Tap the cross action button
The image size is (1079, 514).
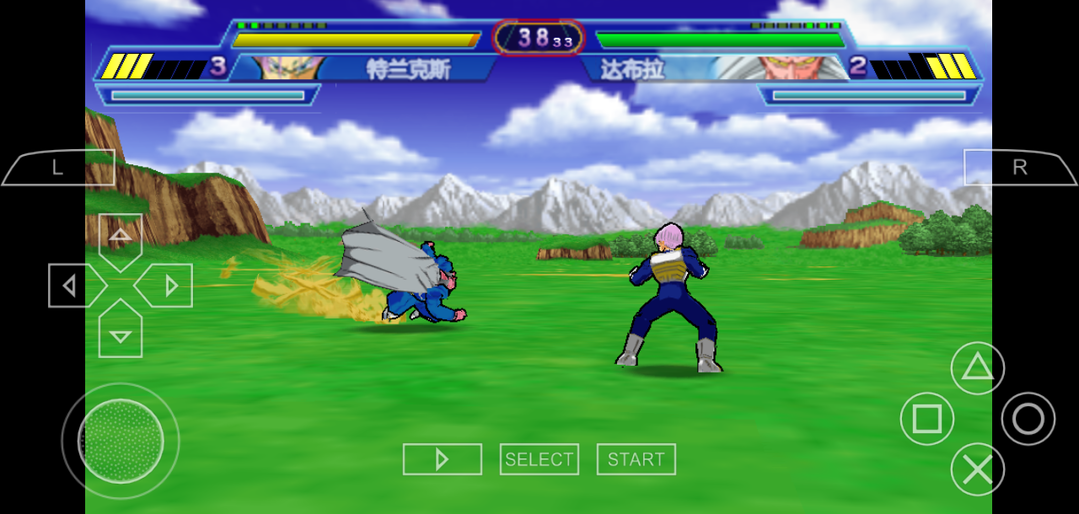pos(977,468)
